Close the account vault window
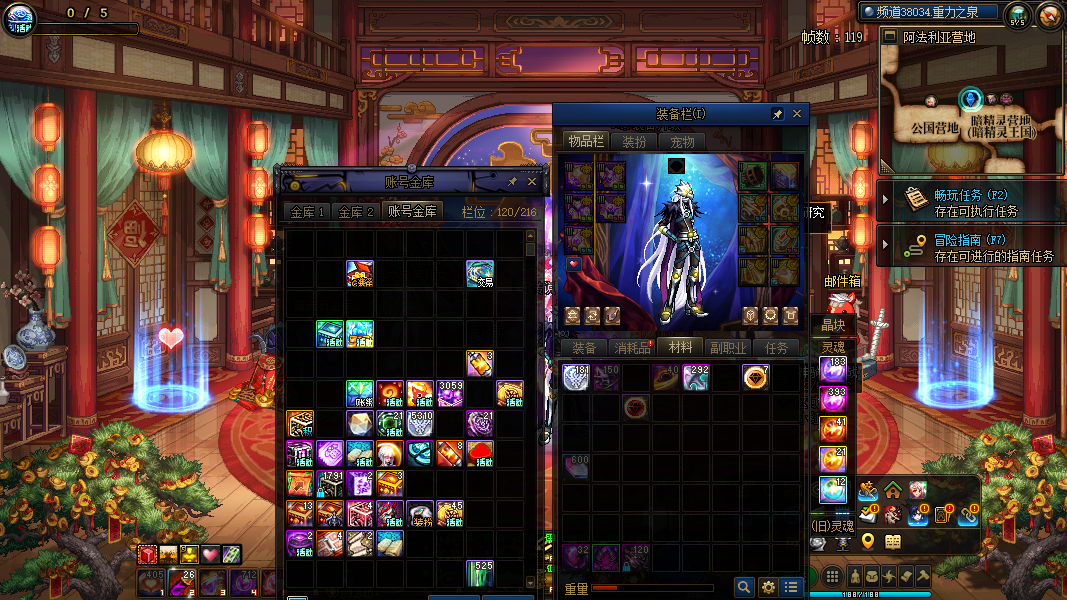1067x600 pixels. click(531, 182)
